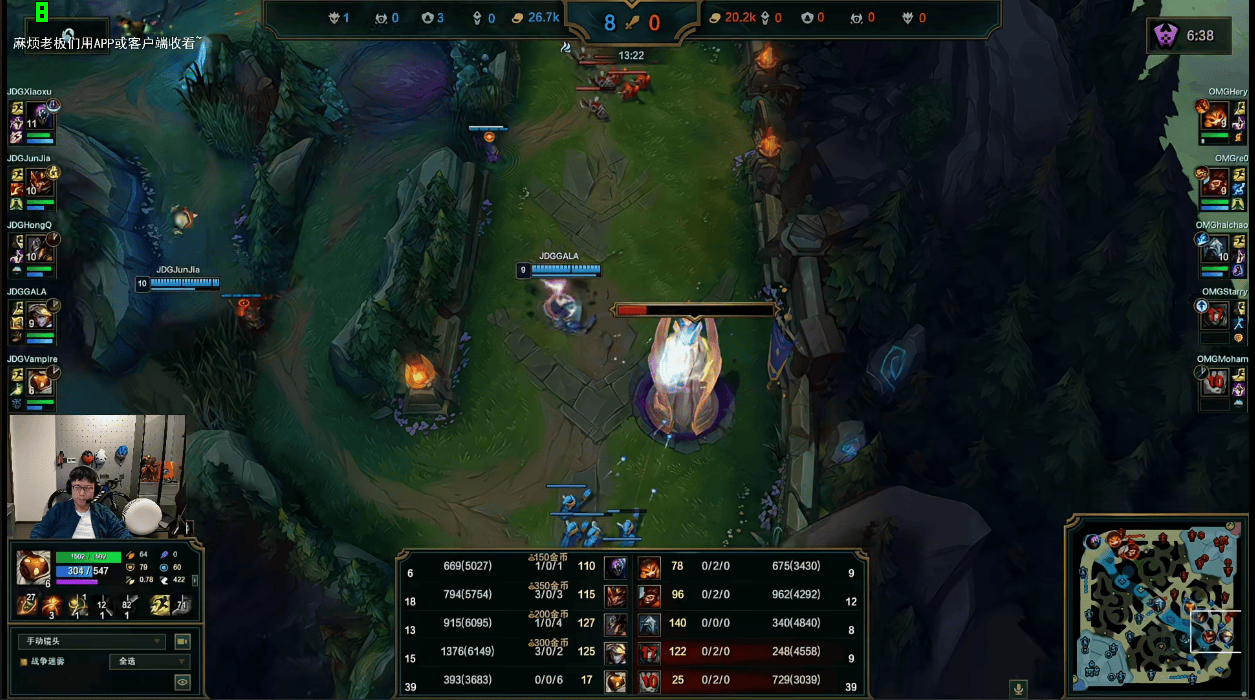
Task: Click the camera icon button in spectator panel
Action: click(182, 641)
